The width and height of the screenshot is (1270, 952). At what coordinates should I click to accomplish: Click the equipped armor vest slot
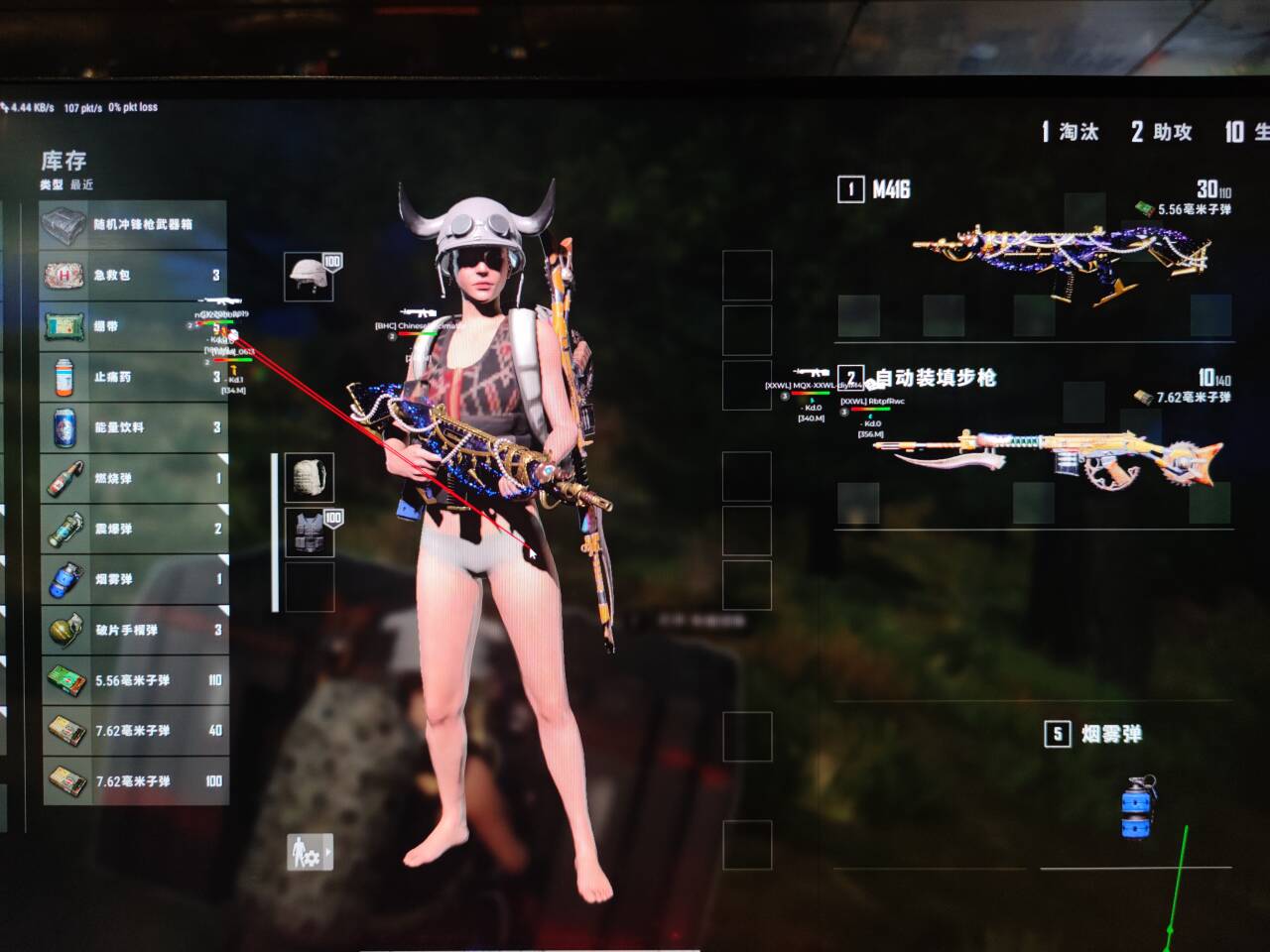click(310, 533)
